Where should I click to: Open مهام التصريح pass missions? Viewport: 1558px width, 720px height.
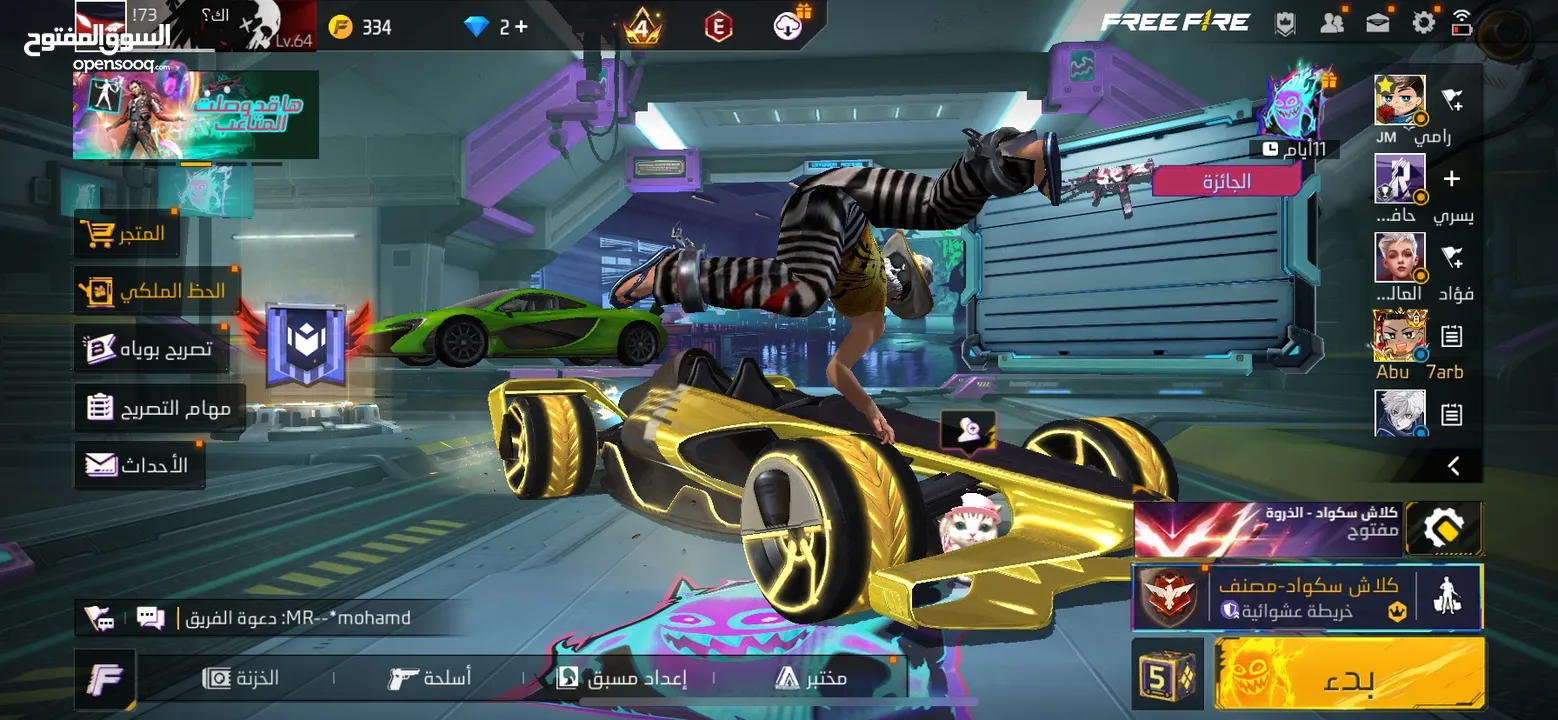coord(160,408)
